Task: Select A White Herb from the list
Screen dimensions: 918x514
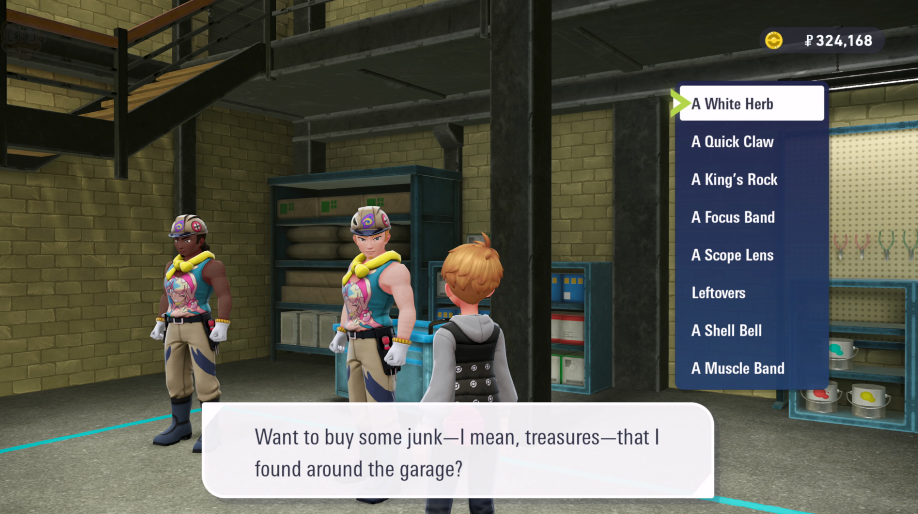Action: (x=751, y=104)
